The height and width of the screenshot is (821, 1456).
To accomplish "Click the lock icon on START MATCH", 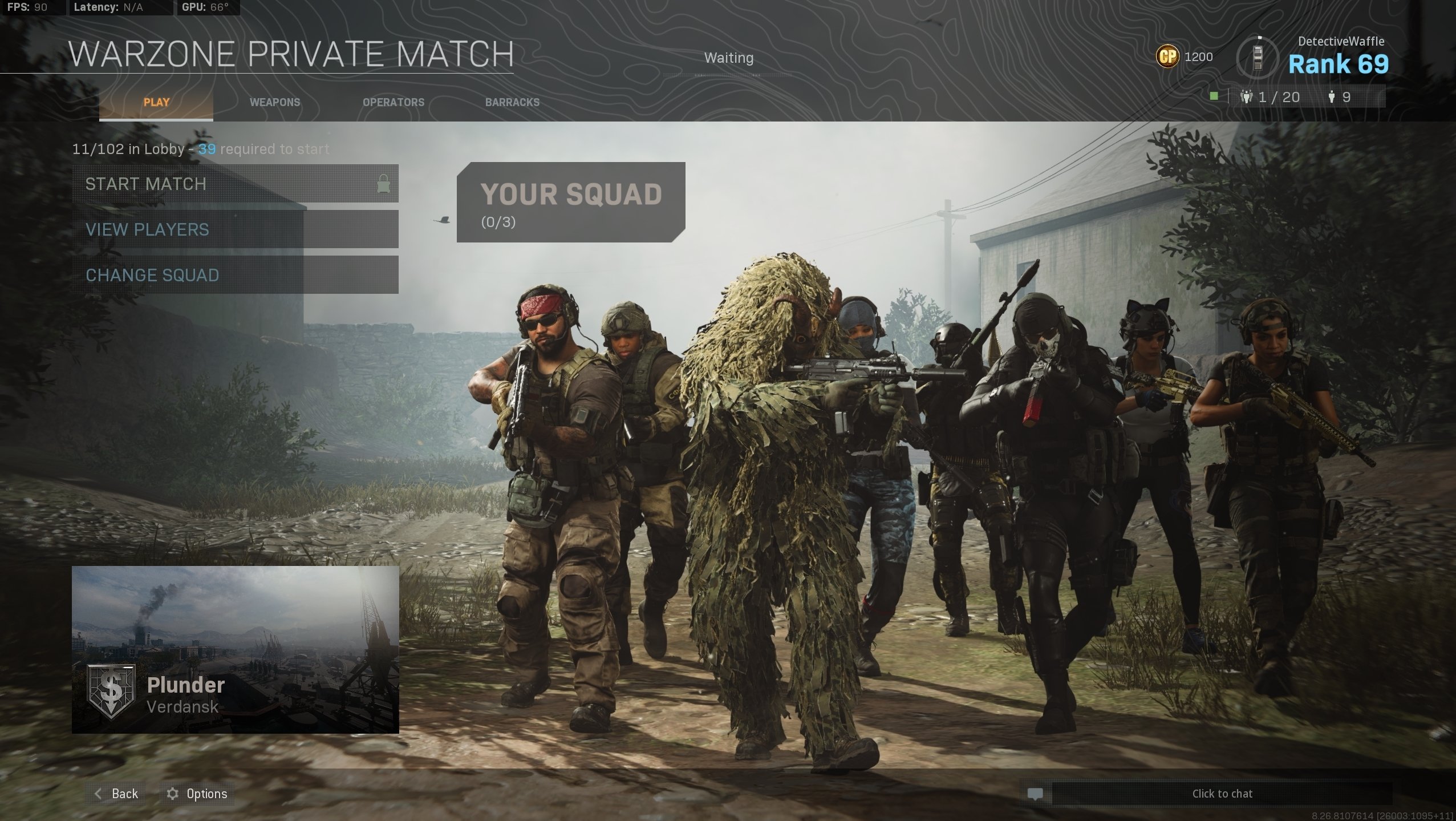I will click(383, 184).
